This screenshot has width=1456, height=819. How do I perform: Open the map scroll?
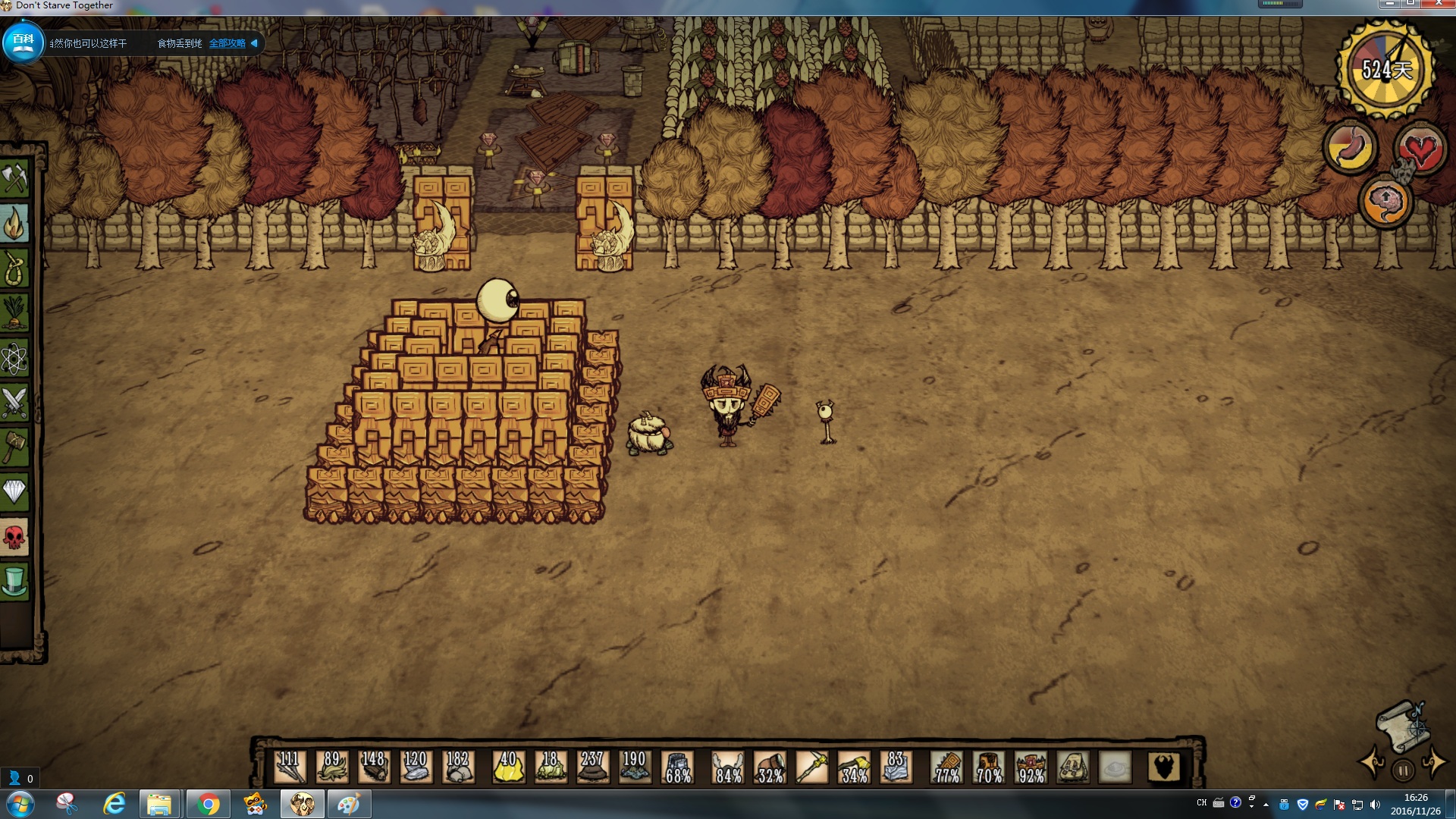(x=1401, y=726)
